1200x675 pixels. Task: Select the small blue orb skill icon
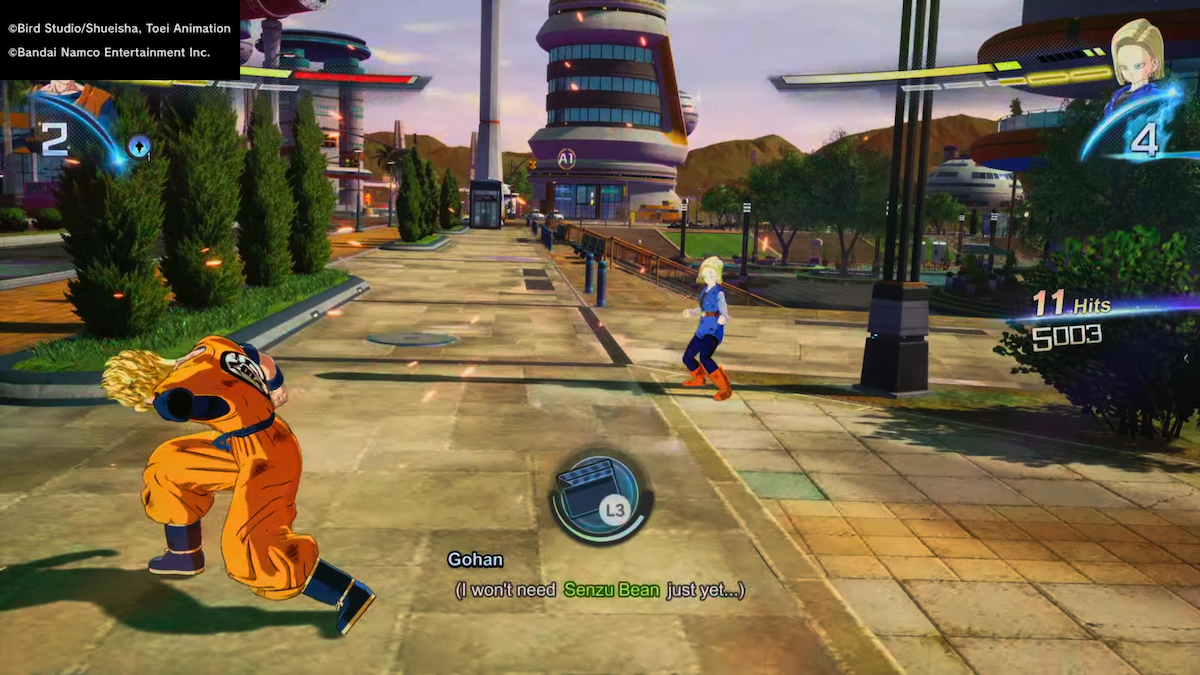pyautogui.click(x=138, y=147)
